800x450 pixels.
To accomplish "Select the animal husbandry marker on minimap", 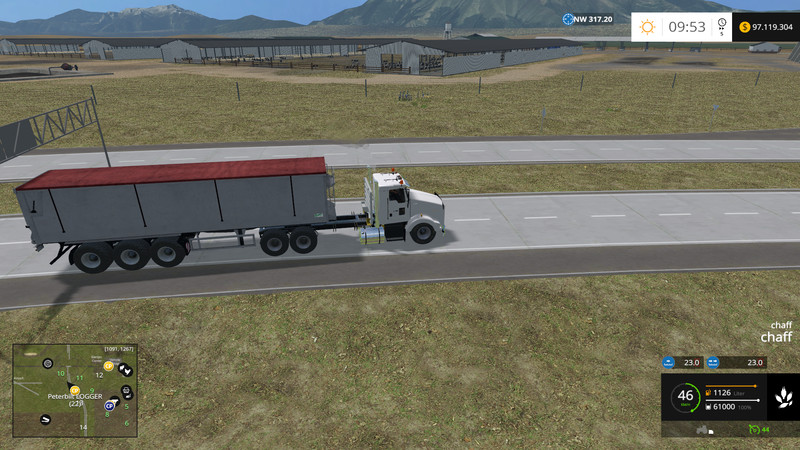I will click(126, 369).
